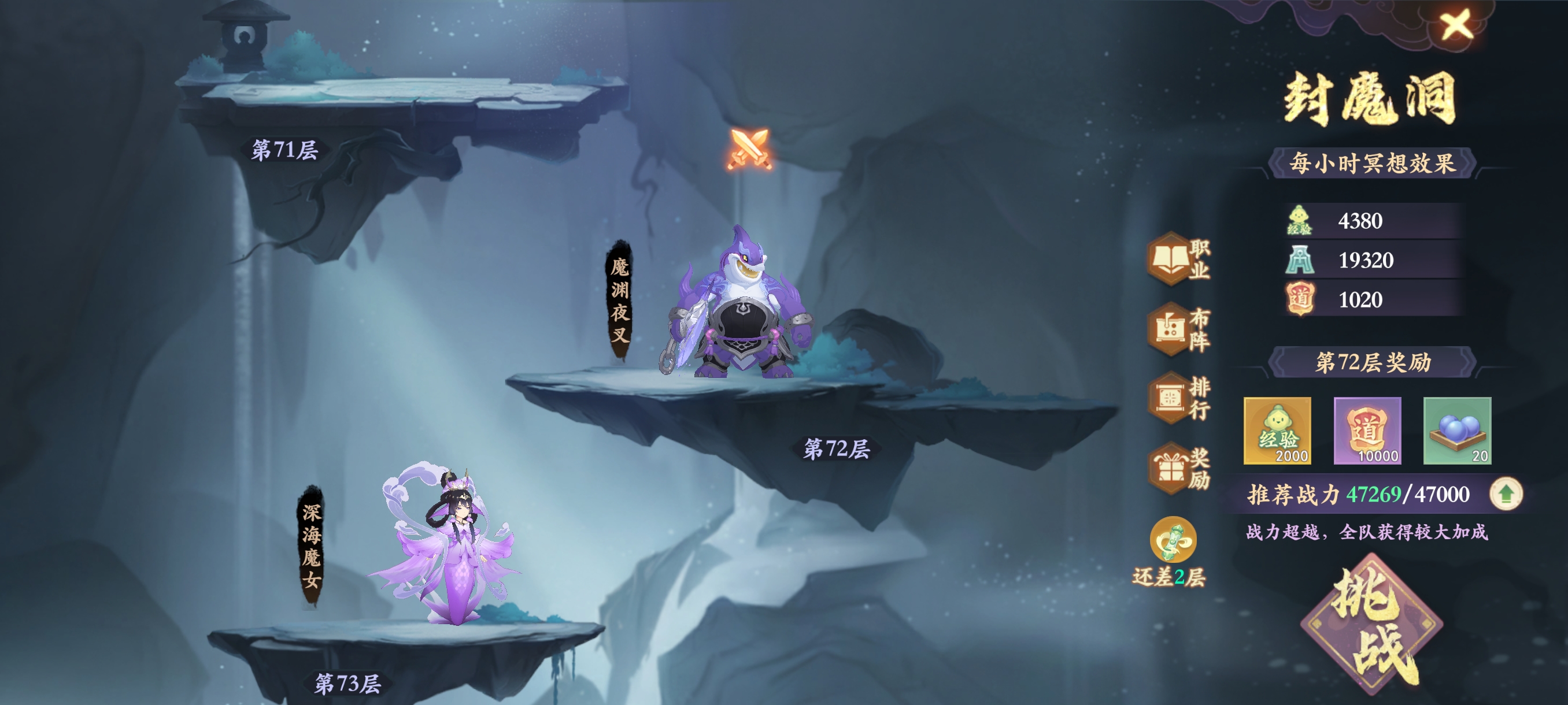Open the 职业 class menu
Image resolution: width=1568 pixels, height=705 pixels.
click(x=1178, y=259)
